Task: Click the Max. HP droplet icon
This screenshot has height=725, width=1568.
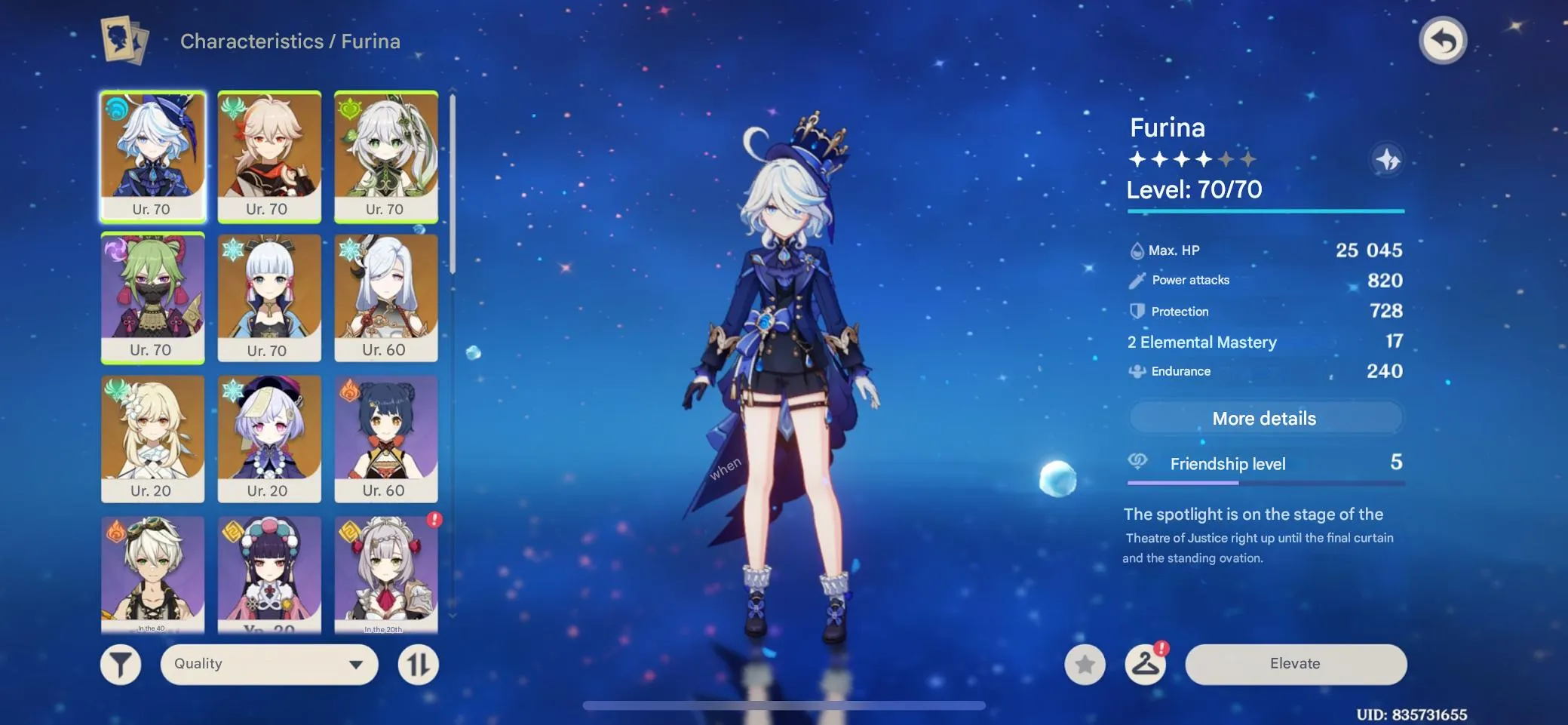Action: pos(1136,249)
